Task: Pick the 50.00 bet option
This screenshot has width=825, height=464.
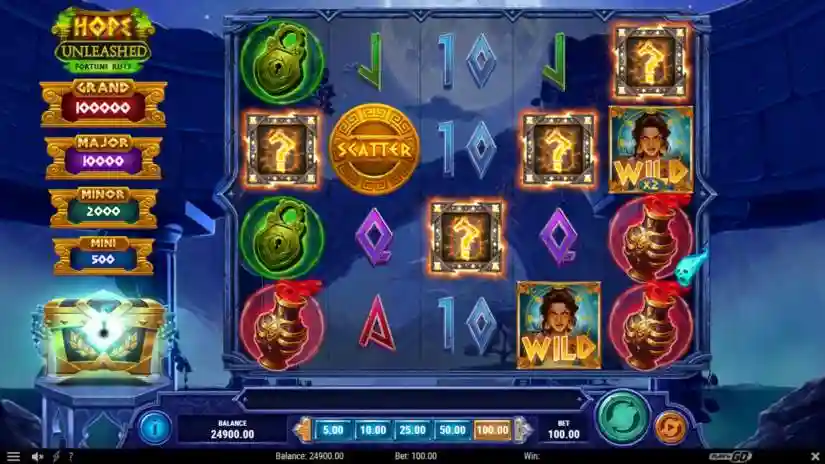Action: coord(452,430)
